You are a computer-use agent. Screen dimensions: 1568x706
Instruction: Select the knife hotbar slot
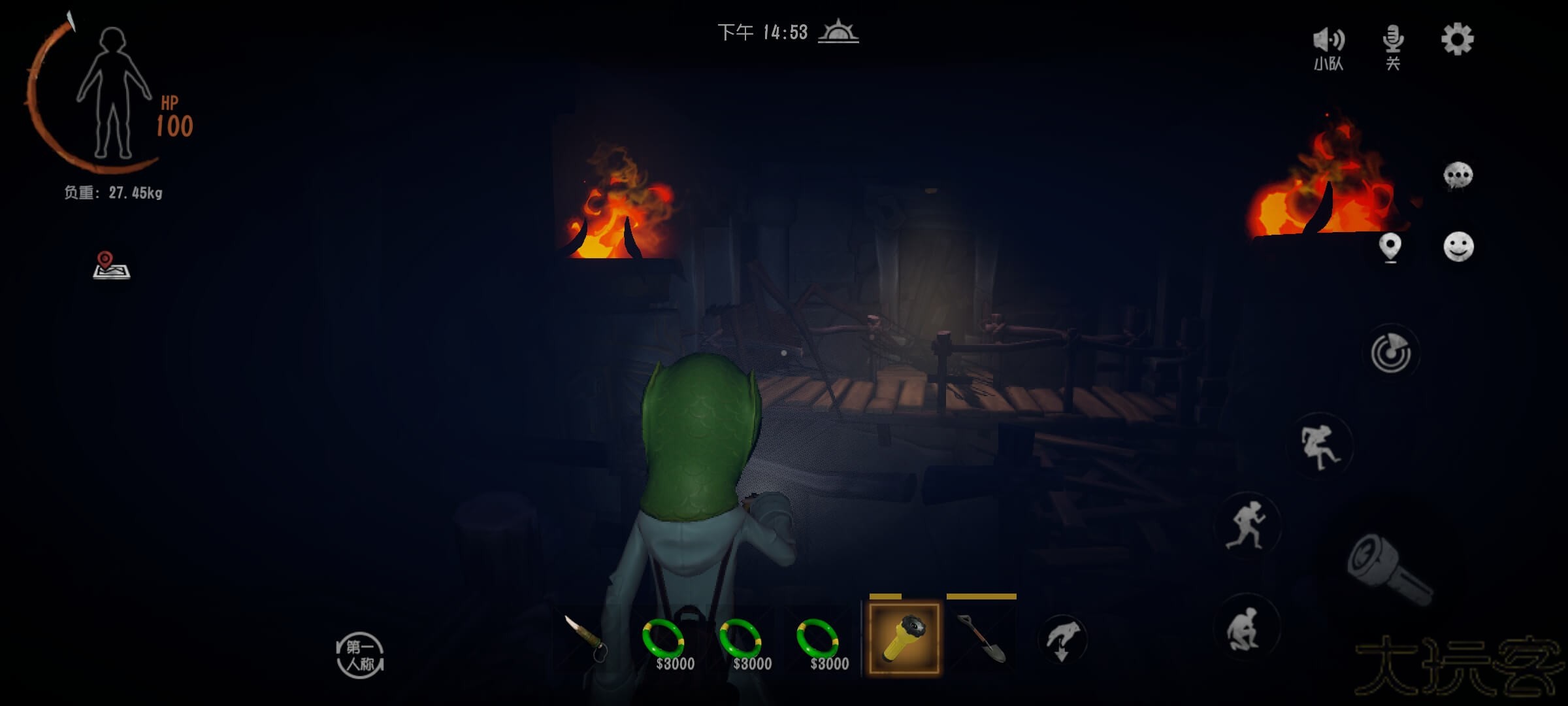click(586, 637)
